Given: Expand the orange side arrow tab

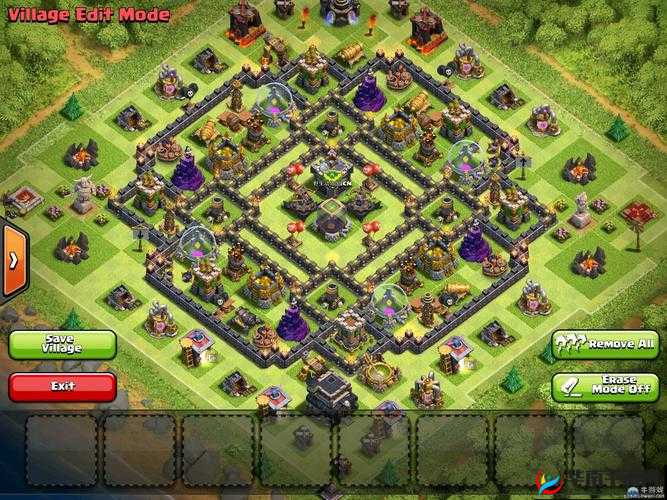Looking at the screenshot, I should coord(12,259).
